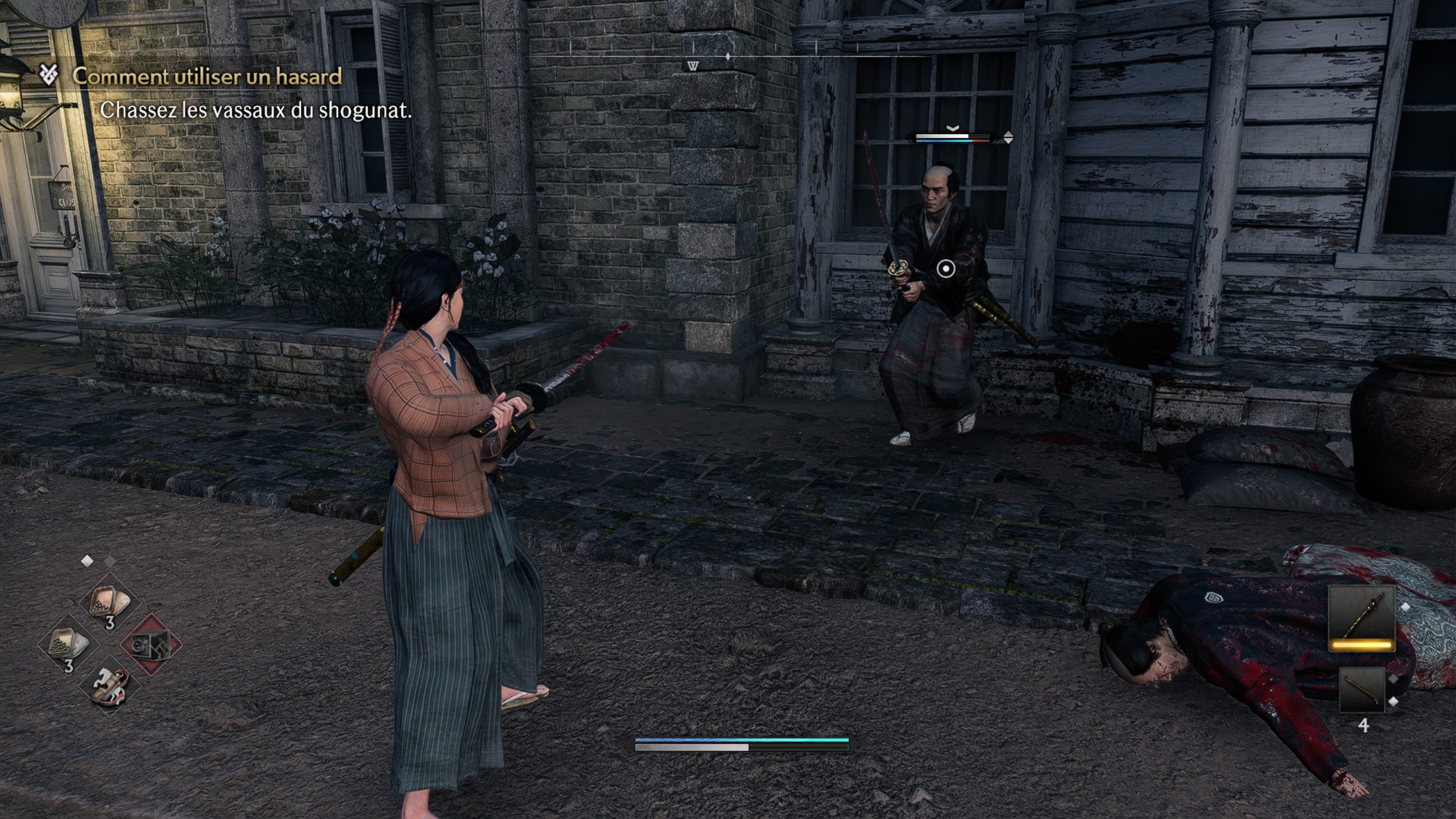The height and width of the screenshot is (819, 1456).
Task: Select the red-highlighted camera item slot
Action: click(x=151, y=644)
